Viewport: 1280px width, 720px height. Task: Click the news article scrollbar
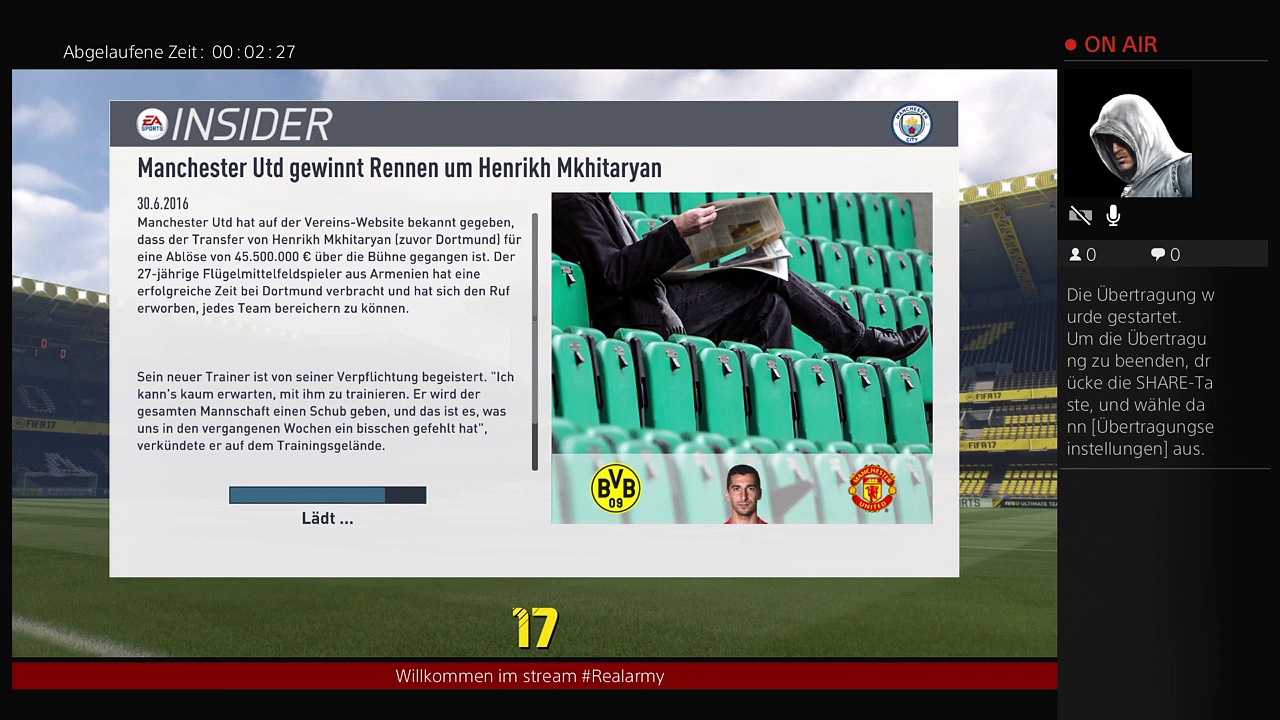click(535, 340)
